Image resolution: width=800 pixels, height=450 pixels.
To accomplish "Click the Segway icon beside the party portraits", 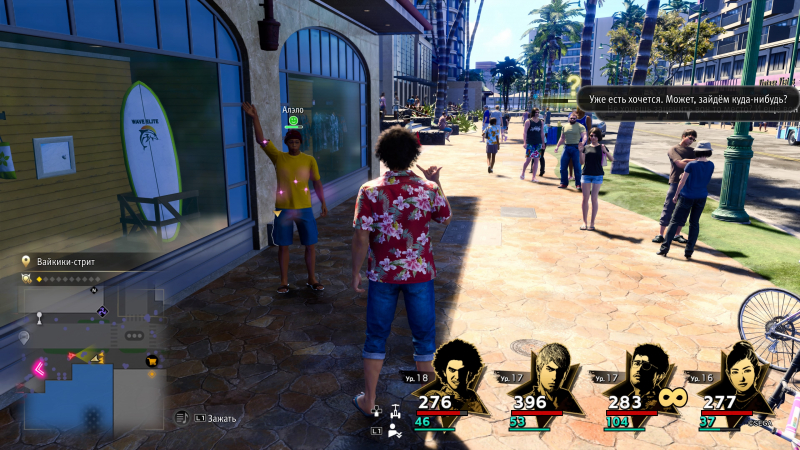I will (396, 410).
